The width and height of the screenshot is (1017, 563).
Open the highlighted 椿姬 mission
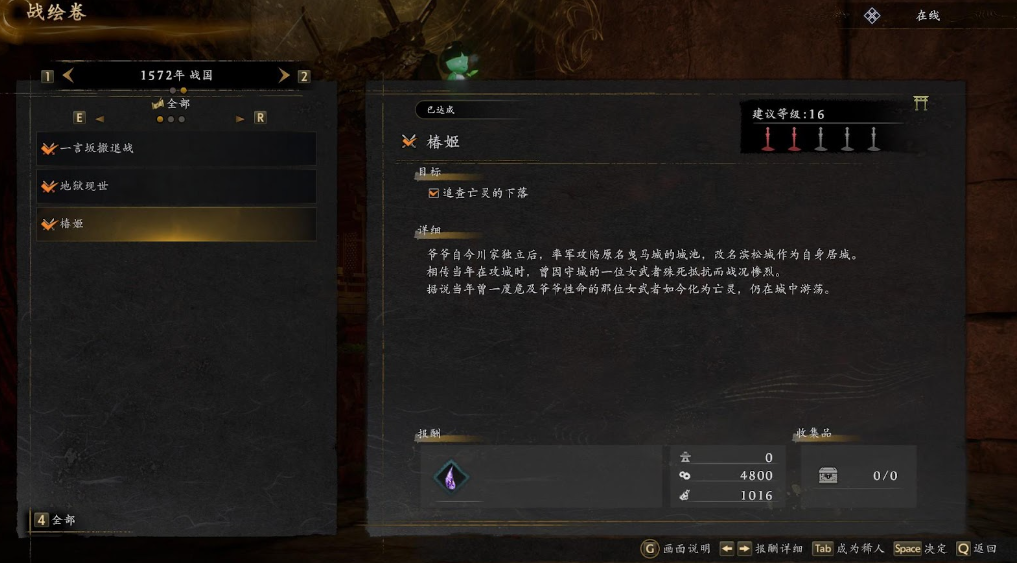[x=176, y=224]
